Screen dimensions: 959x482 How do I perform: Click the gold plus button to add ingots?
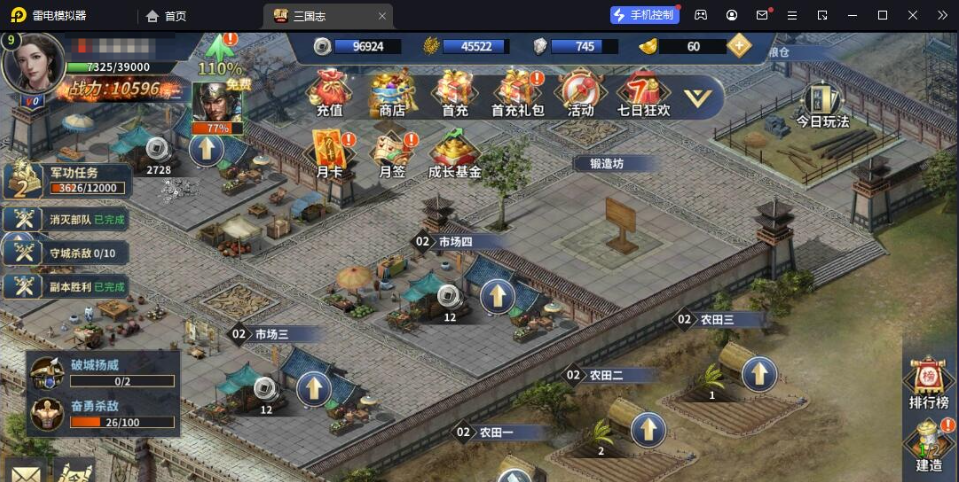740,46
